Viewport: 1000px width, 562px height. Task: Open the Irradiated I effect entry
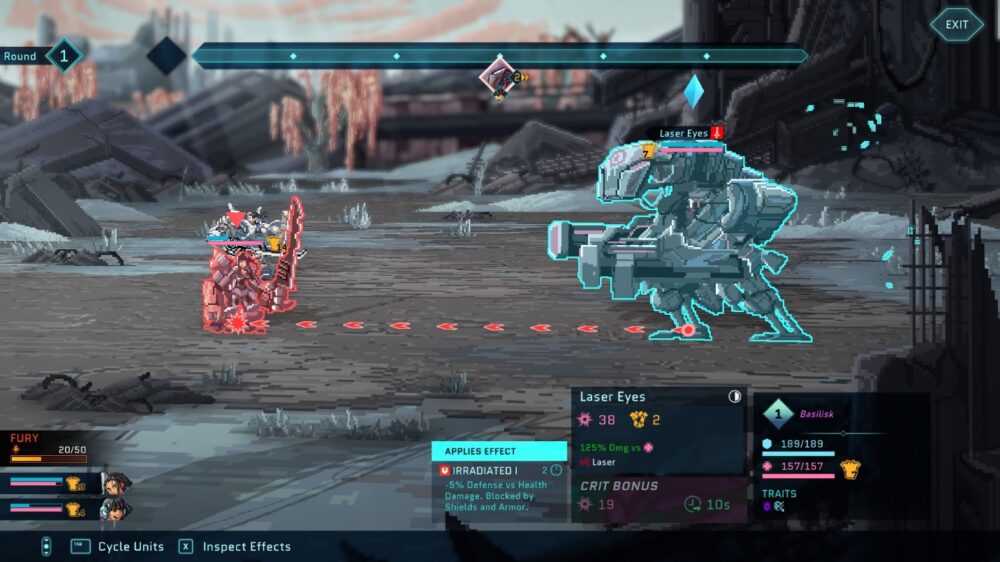point(485,470)
